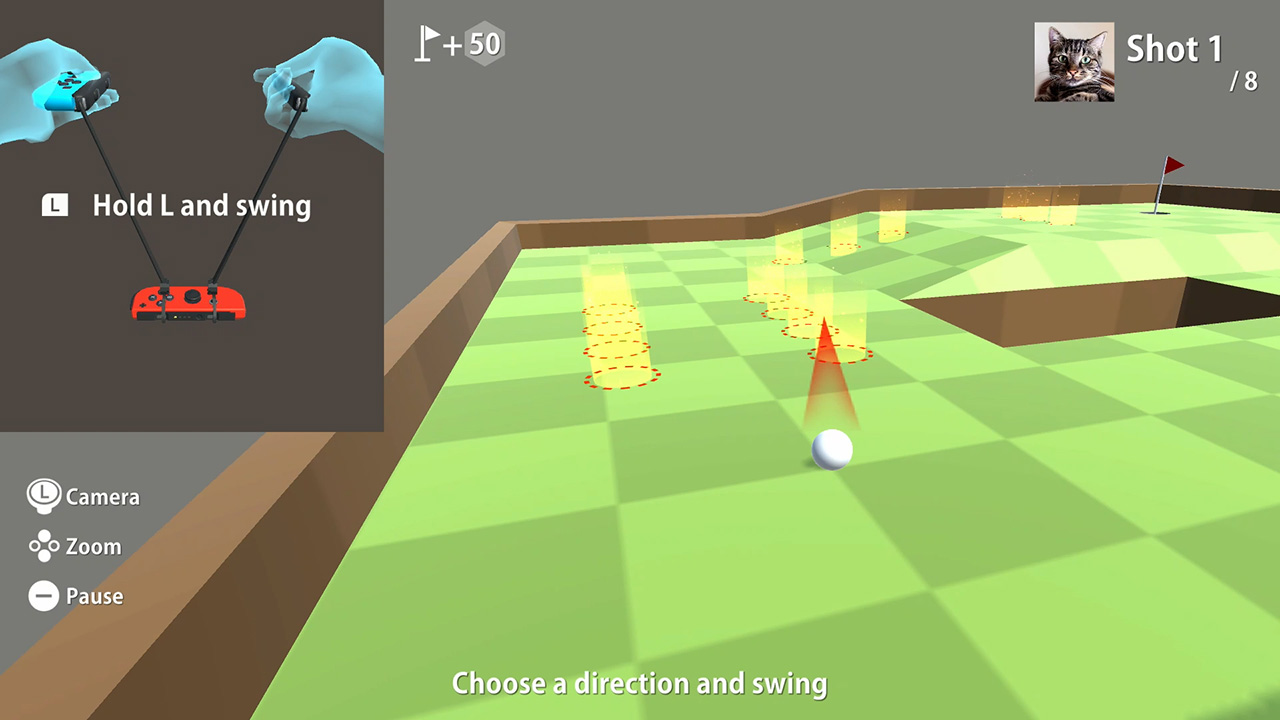Click the Choose a direction and swing prompt
The width and height of the screenshot is (1280, 720).
(639, 683)
